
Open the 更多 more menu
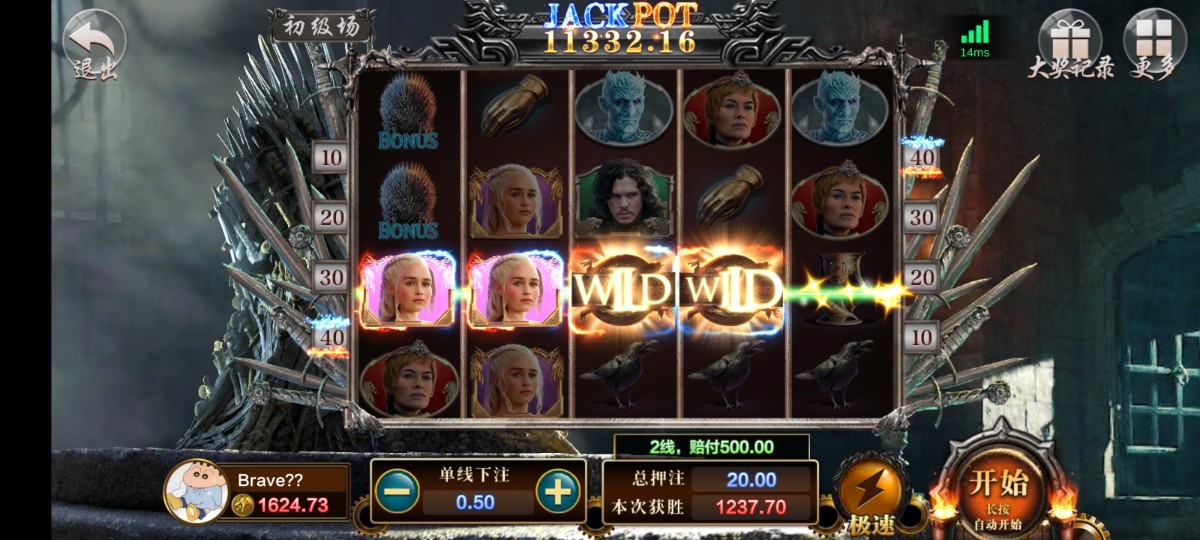[x=1155, y=44]
